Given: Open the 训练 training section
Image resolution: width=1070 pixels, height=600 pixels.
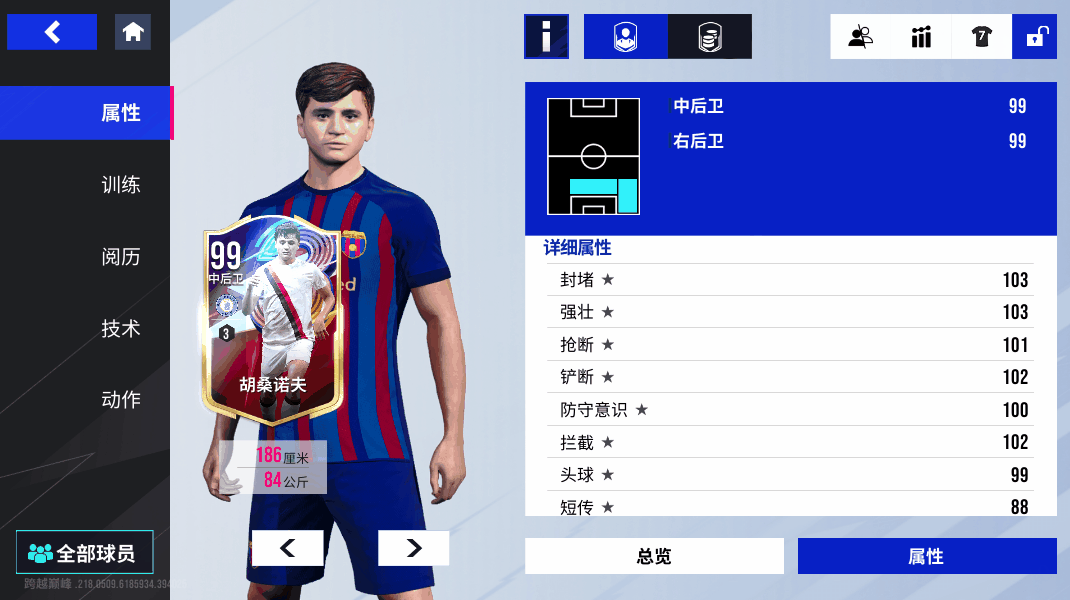Looking at the screenshot, I should [x=120, y=185].
